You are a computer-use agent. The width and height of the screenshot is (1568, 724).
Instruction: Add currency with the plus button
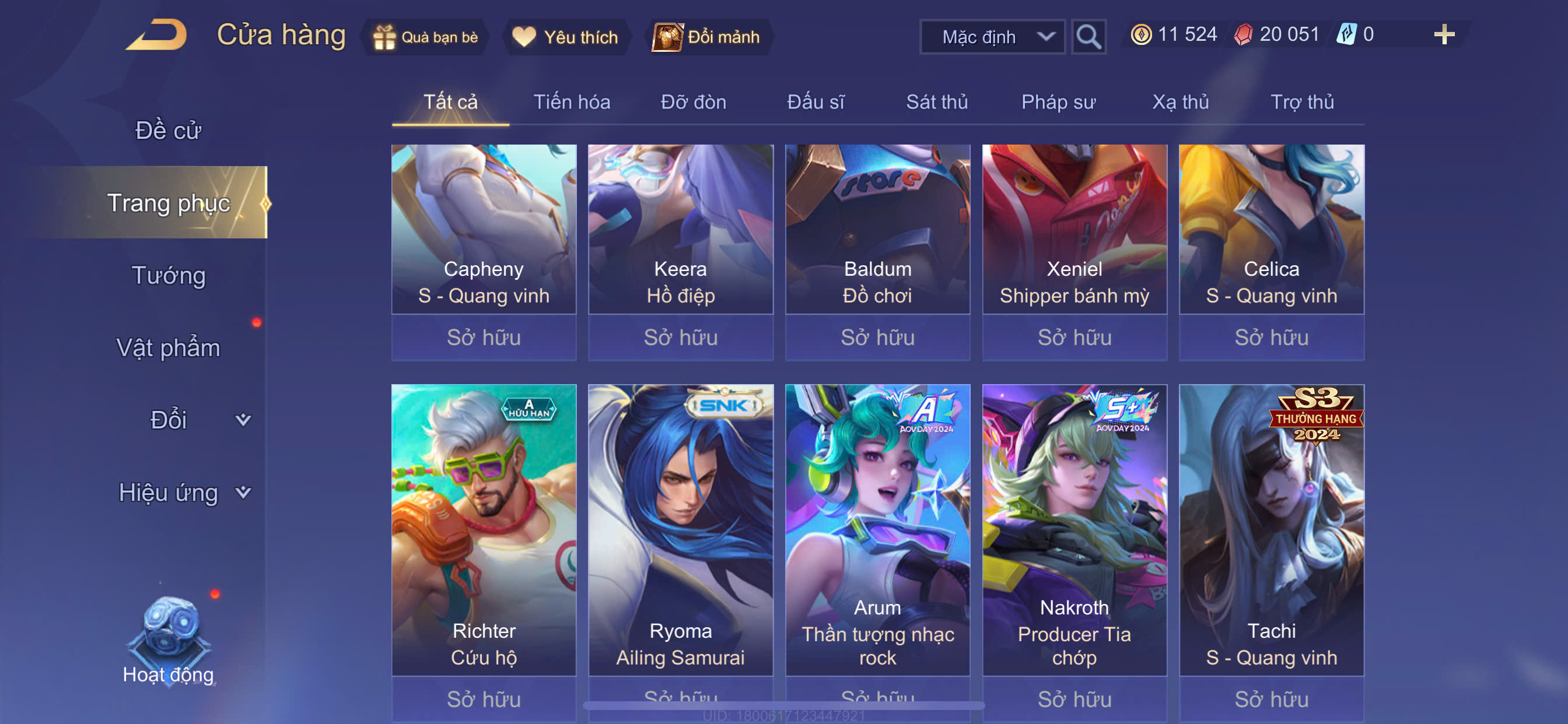1443,34
